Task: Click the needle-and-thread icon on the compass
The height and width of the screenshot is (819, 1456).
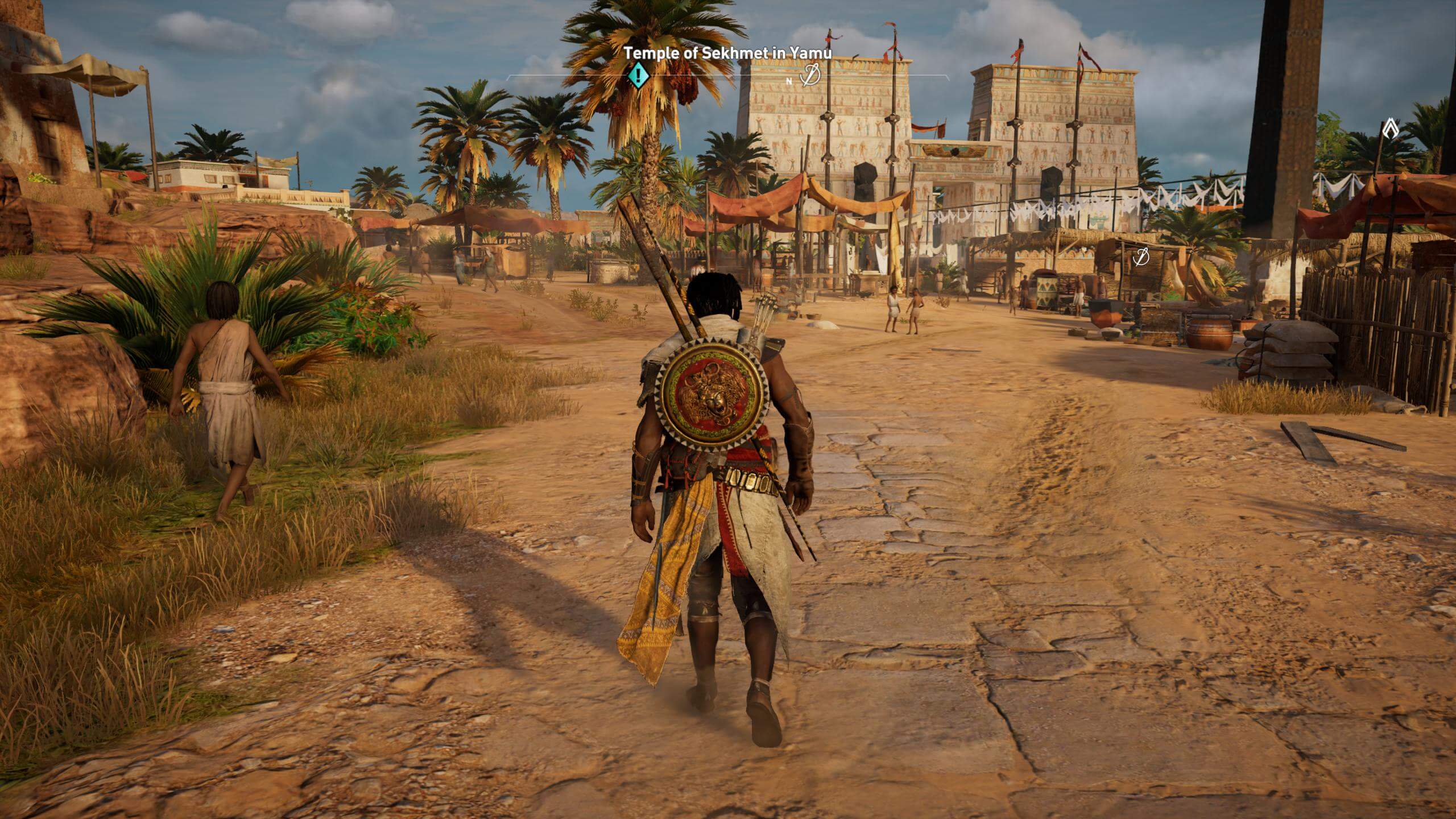Action: tap(810, 76)
